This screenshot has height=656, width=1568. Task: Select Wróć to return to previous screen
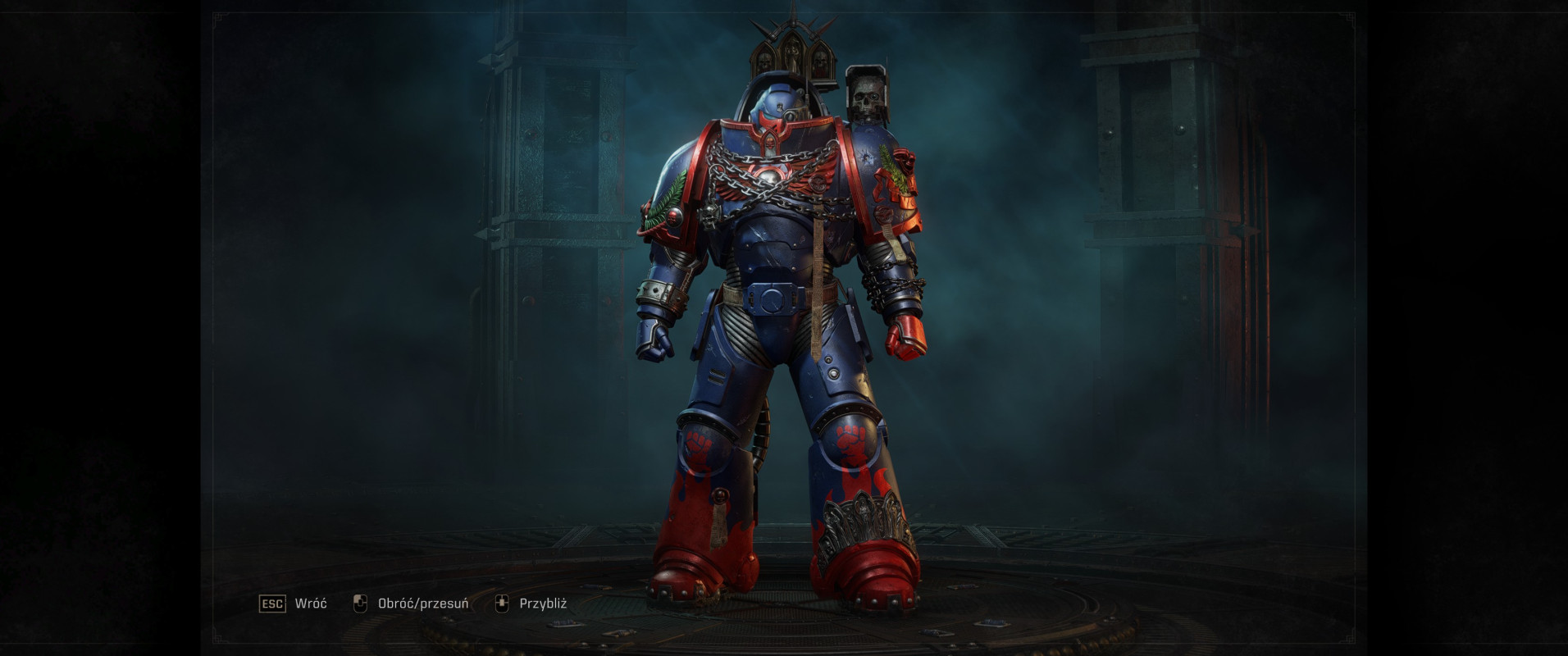coord(309,603)
